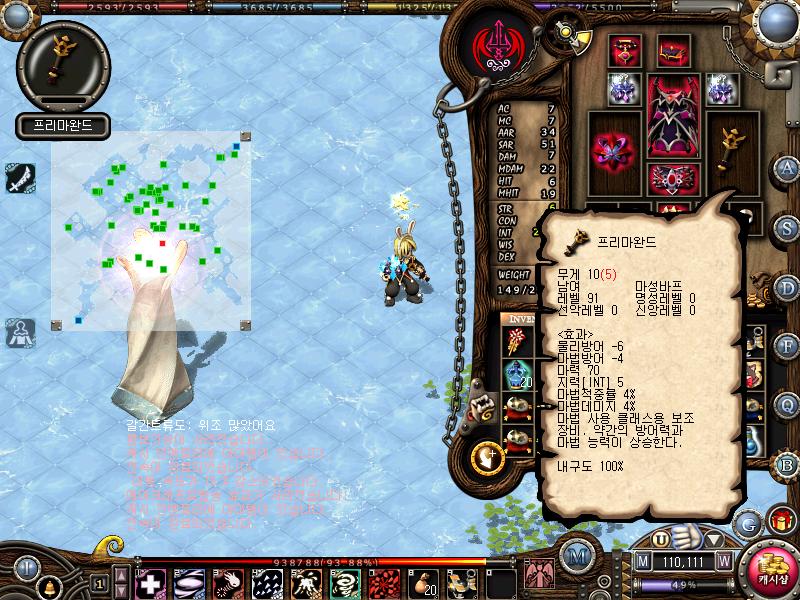Screen dimensions: 800x600
Task: Select the red crystal shield equipment slot
Action: click(x=613, y=150)
